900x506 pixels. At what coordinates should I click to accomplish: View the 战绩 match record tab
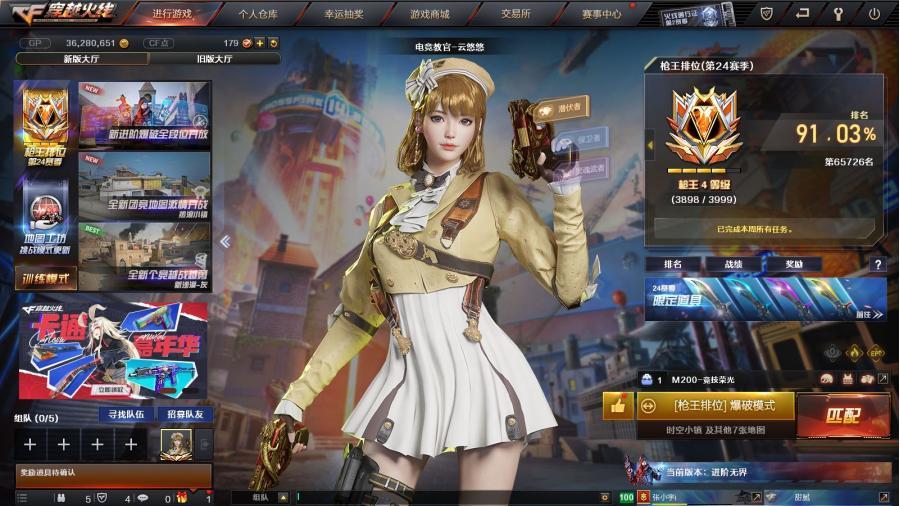(733, 264)
